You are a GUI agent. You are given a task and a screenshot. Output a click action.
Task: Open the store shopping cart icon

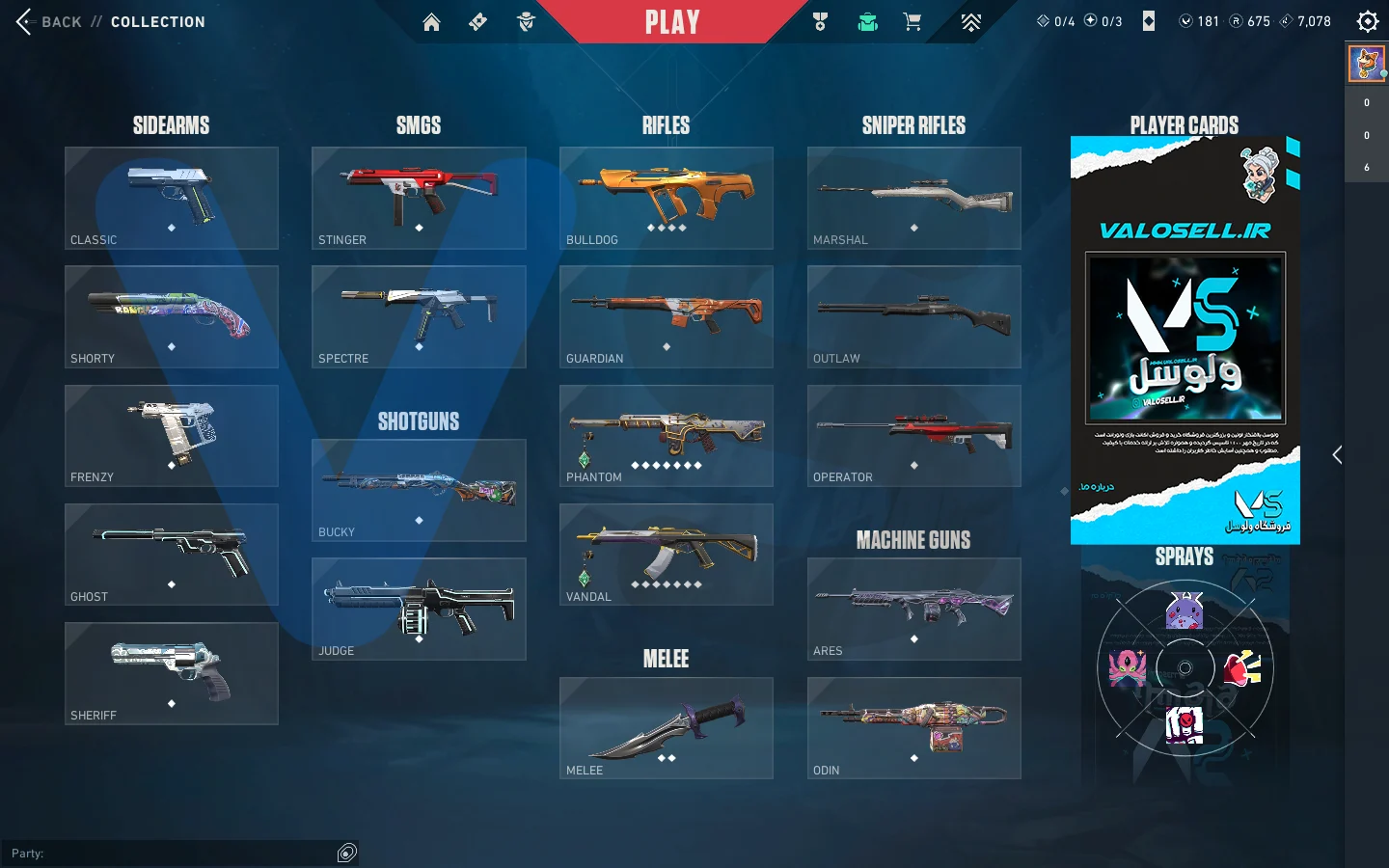[912, 22]
